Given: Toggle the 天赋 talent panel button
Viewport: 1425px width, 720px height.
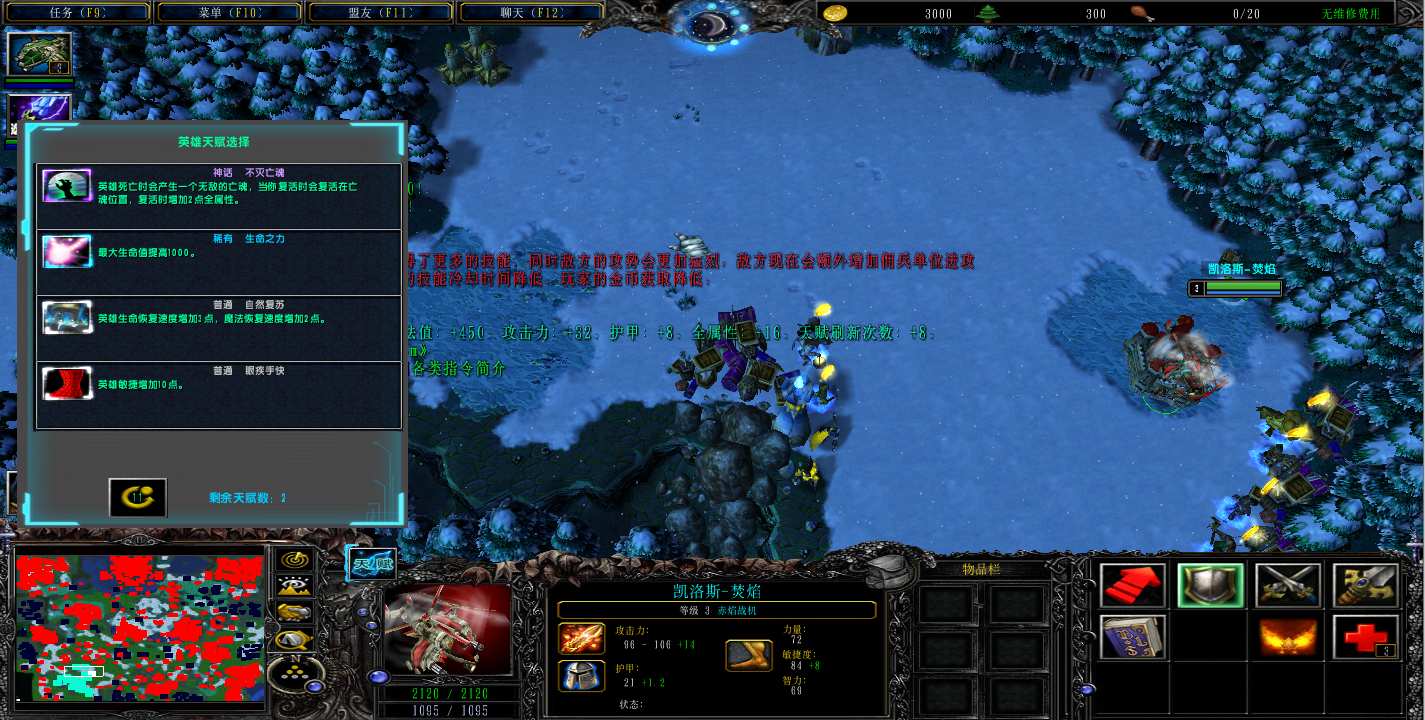Looking at the screenshot, I should 370,563.
